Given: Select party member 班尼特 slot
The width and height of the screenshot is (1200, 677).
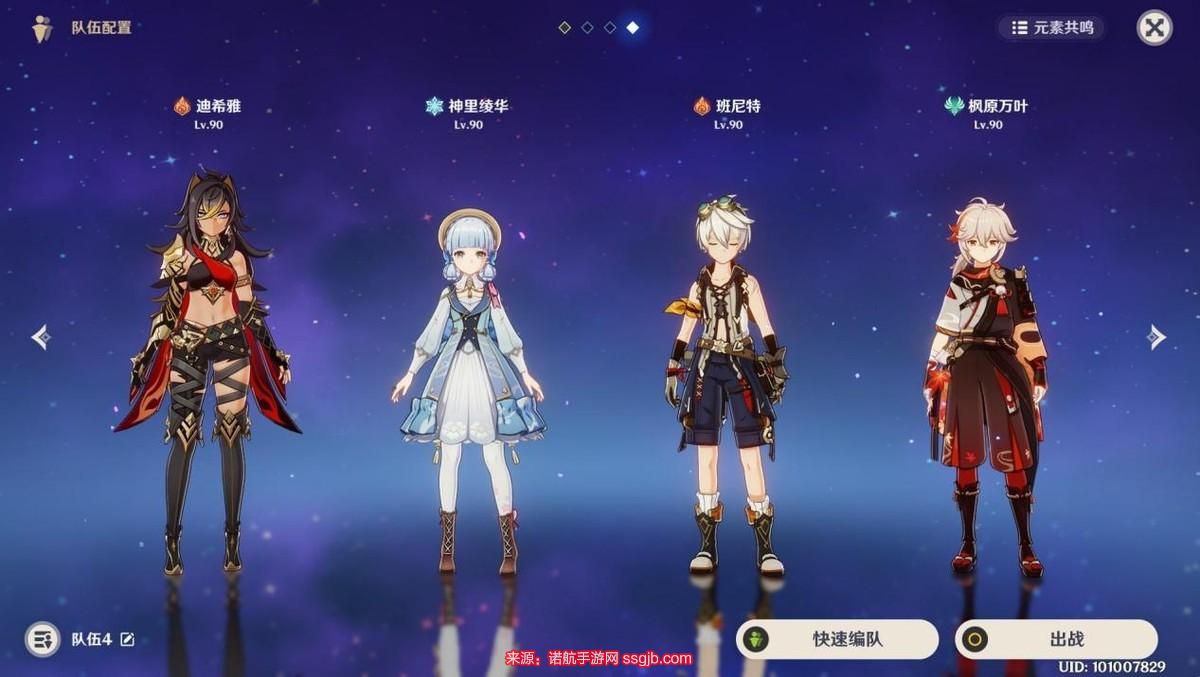Looking at the screenshot, I should pos(727,380).
